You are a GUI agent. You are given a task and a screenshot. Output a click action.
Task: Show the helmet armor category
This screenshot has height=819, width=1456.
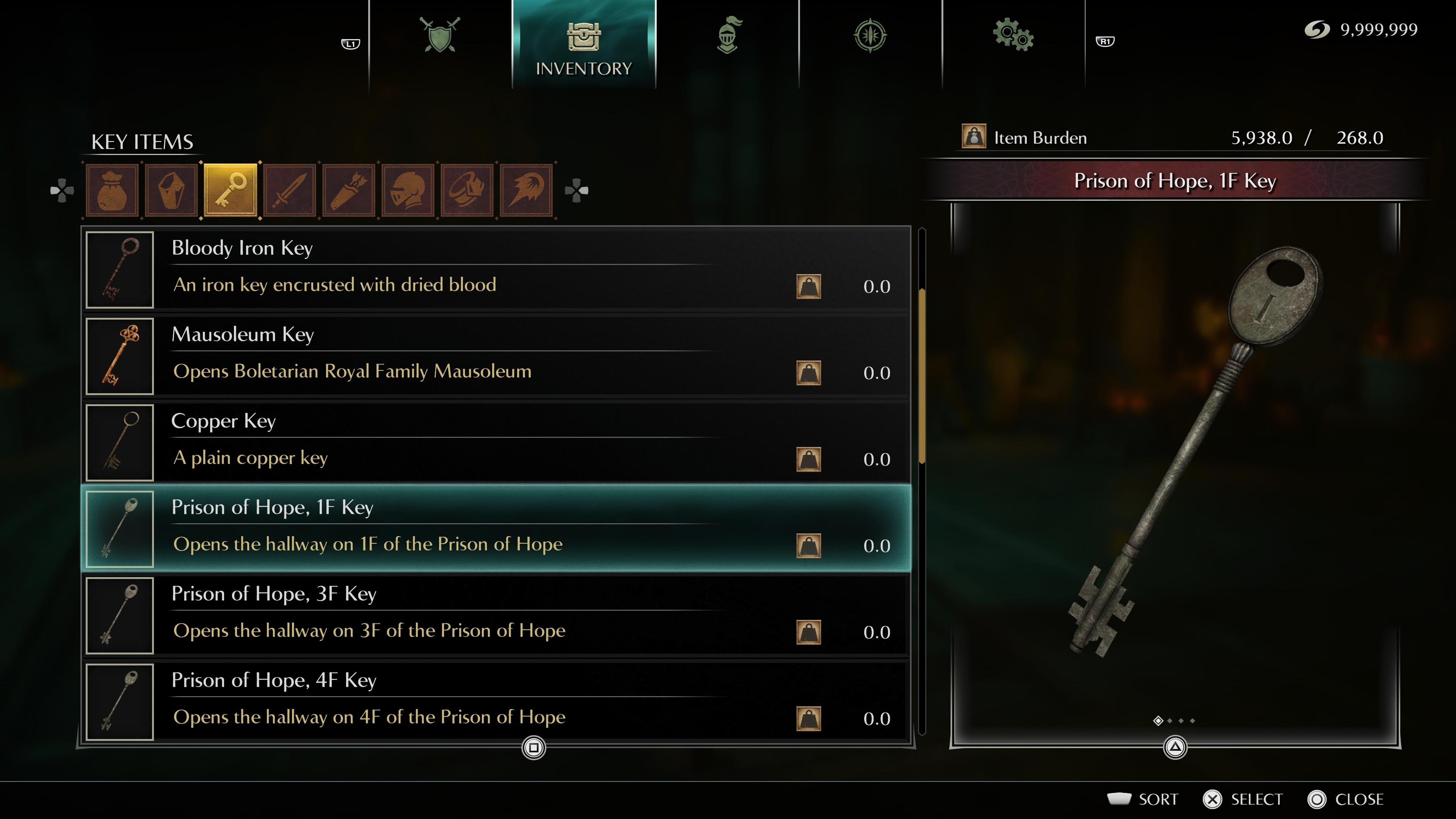coord(408,190)
